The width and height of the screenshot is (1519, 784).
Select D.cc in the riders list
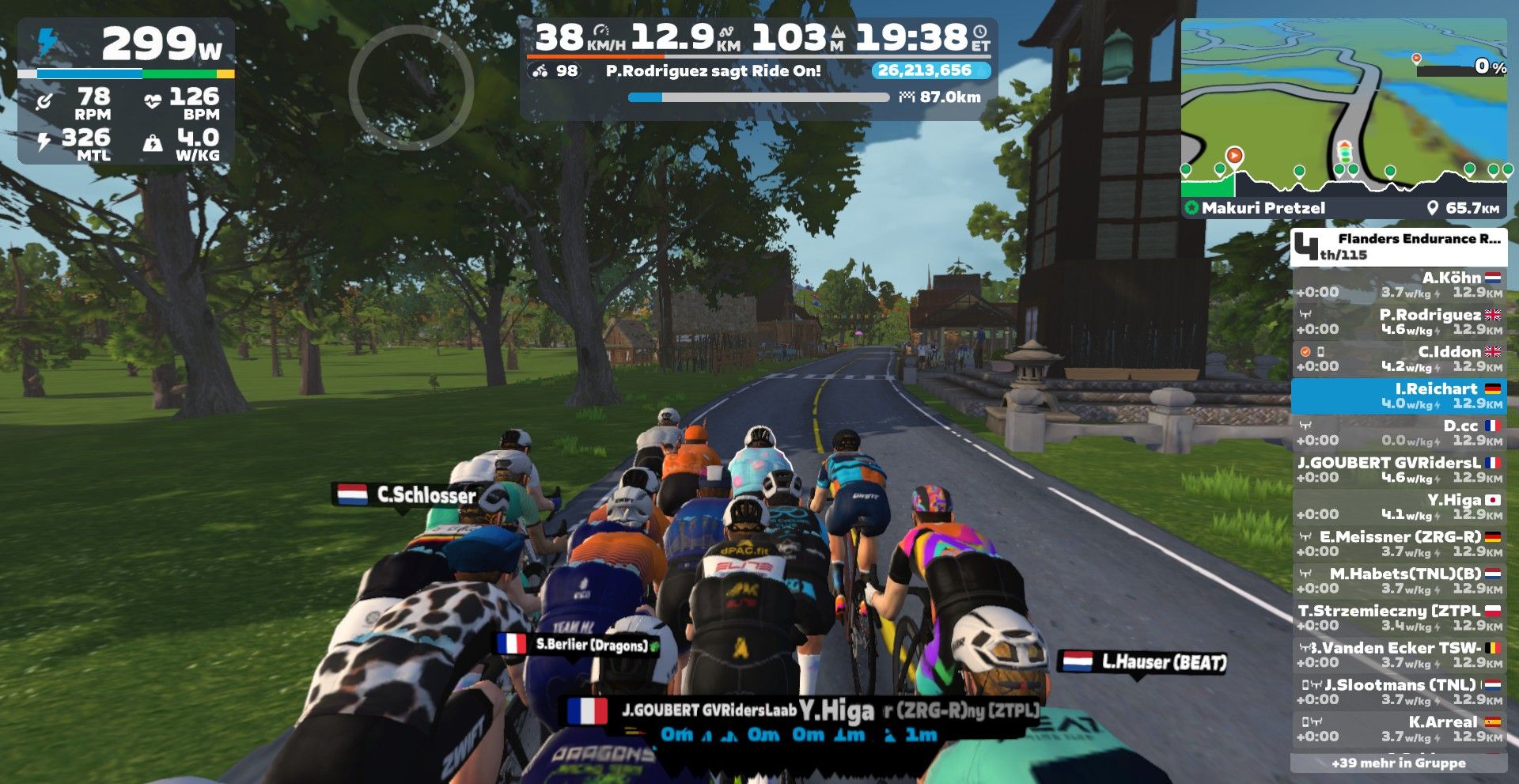[1399, 433]
